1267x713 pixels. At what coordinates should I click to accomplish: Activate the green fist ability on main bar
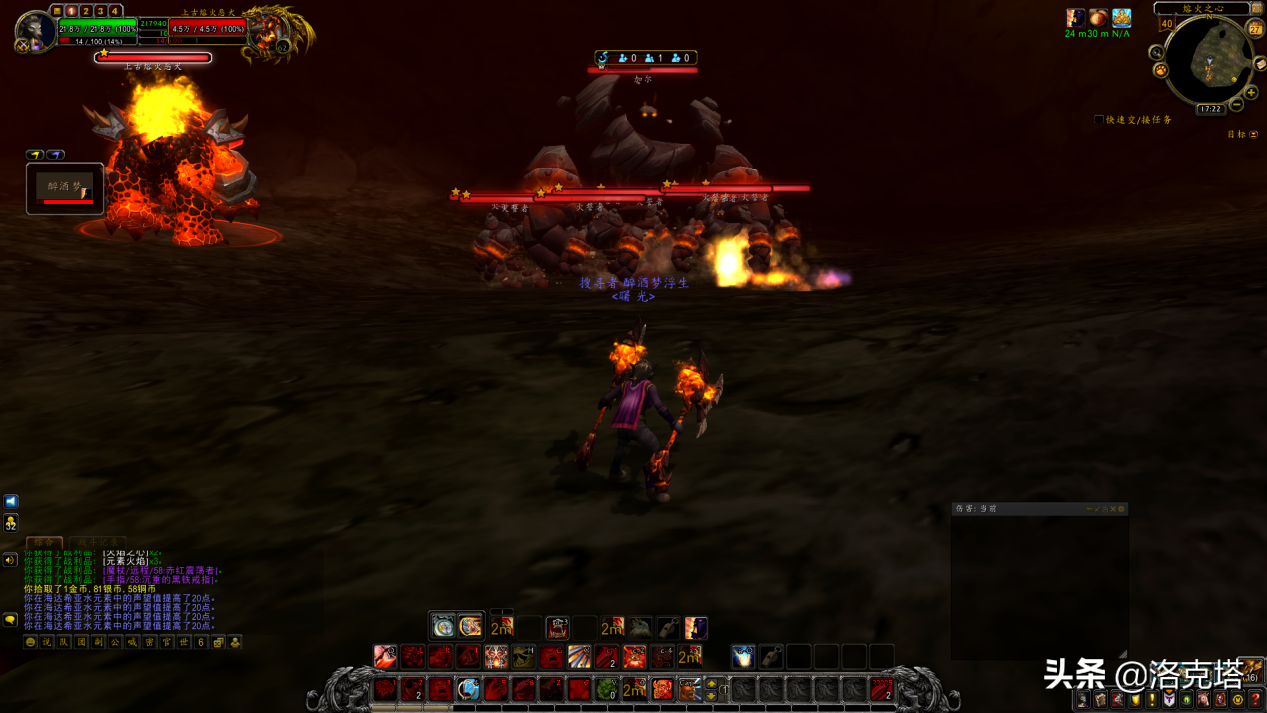click(x=607, y=689)
